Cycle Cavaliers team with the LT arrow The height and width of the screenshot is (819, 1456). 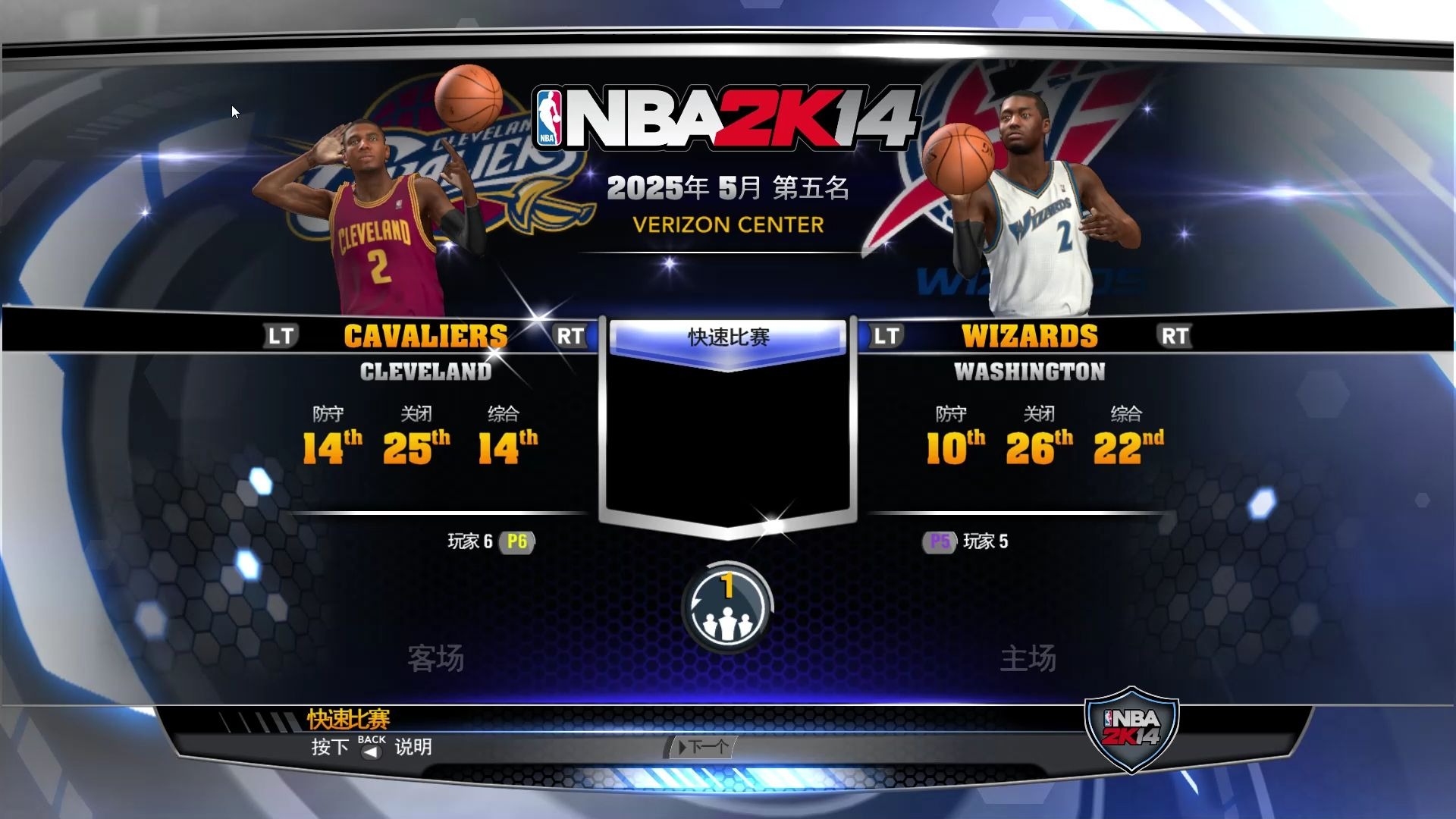(282, 334)
